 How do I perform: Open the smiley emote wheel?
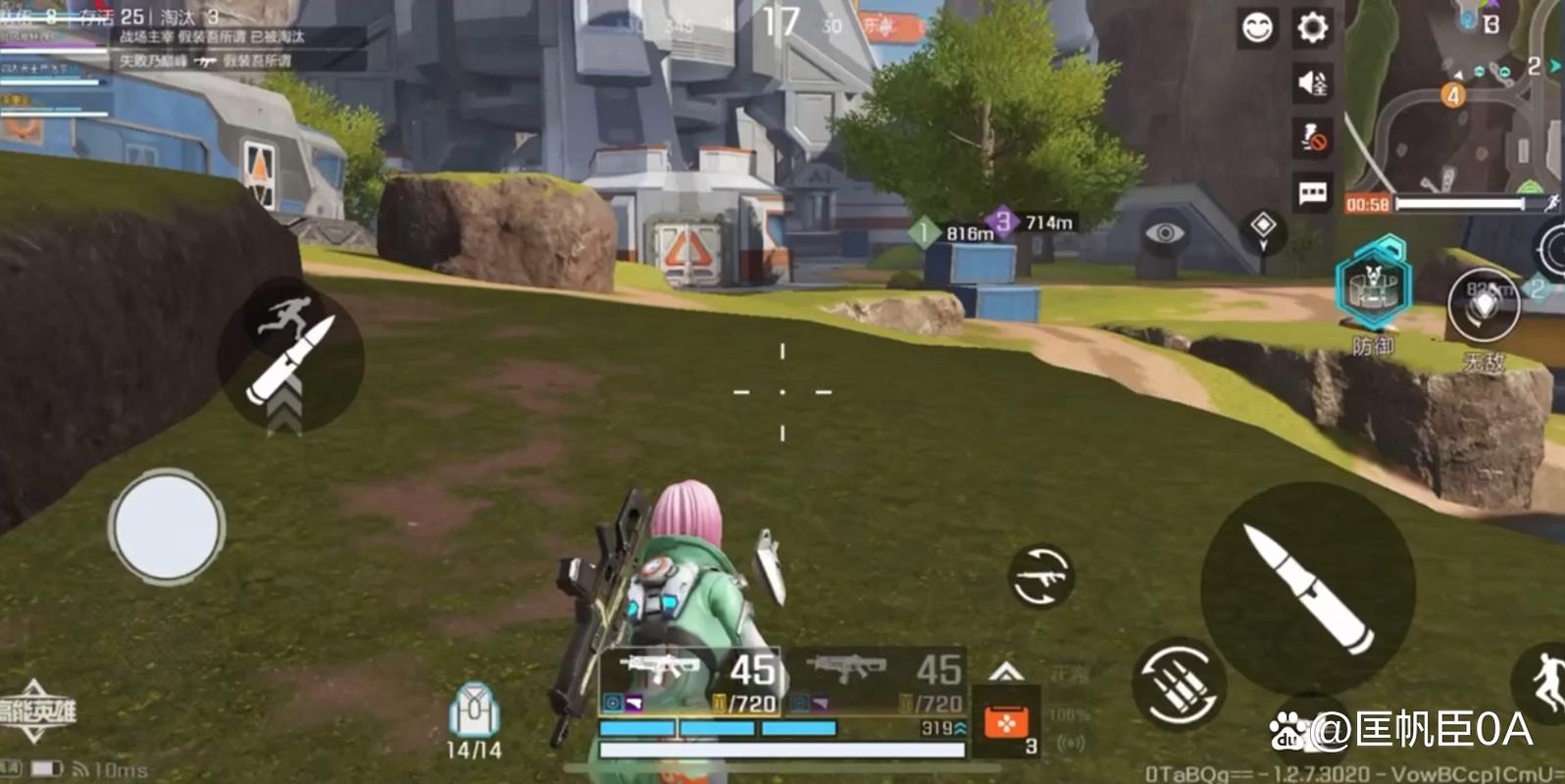point(1257,27)
